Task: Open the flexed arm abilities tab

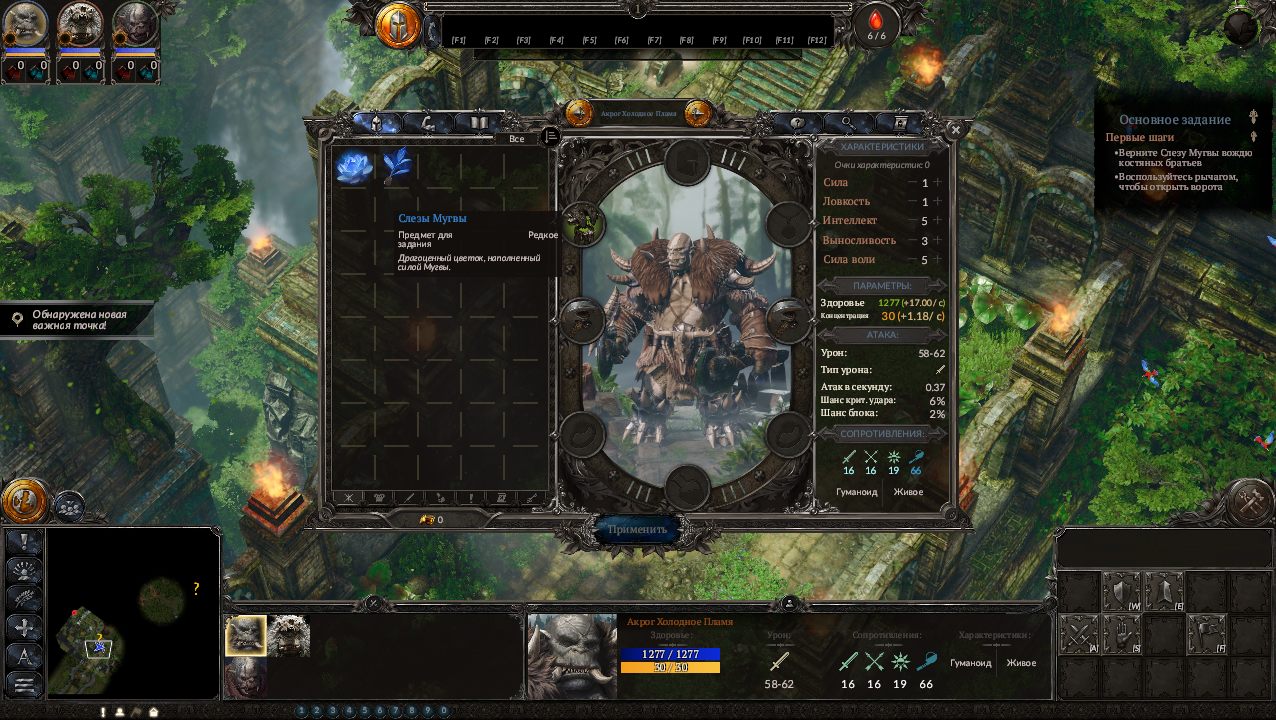Action: [x=428, y=123]
